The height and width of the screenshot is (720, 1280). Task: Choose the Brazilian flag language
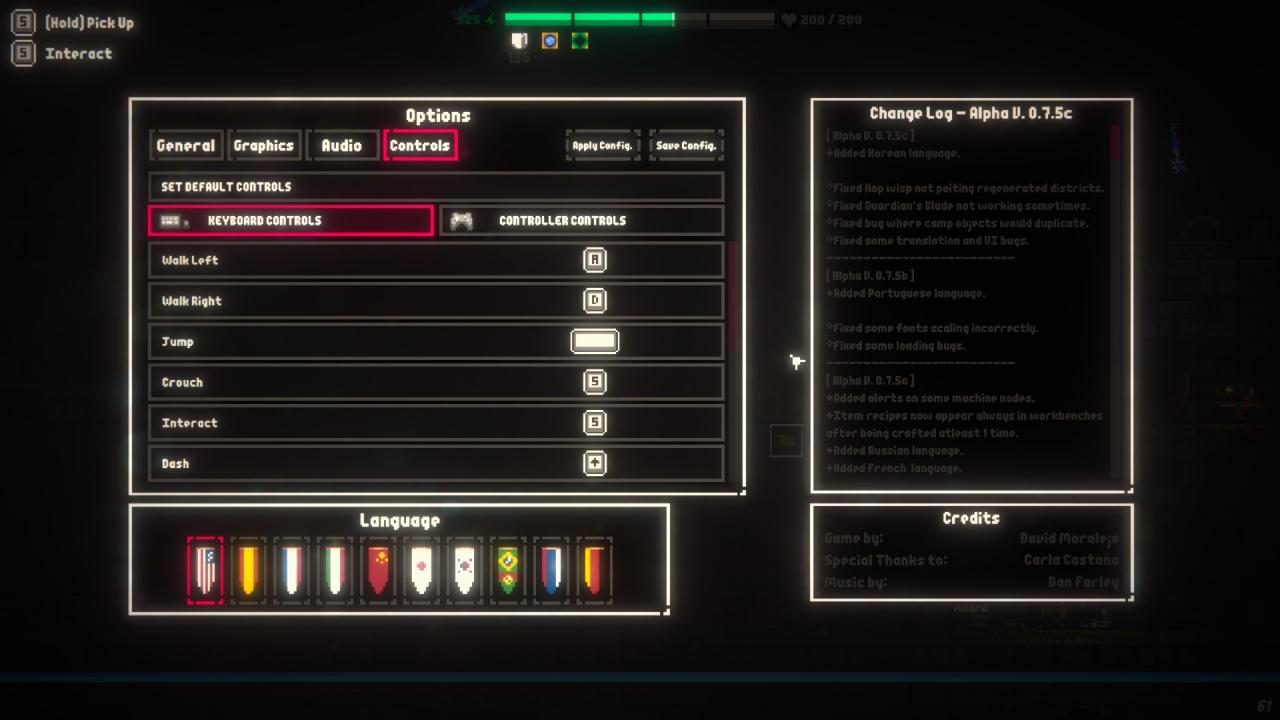tap(507, 570)
